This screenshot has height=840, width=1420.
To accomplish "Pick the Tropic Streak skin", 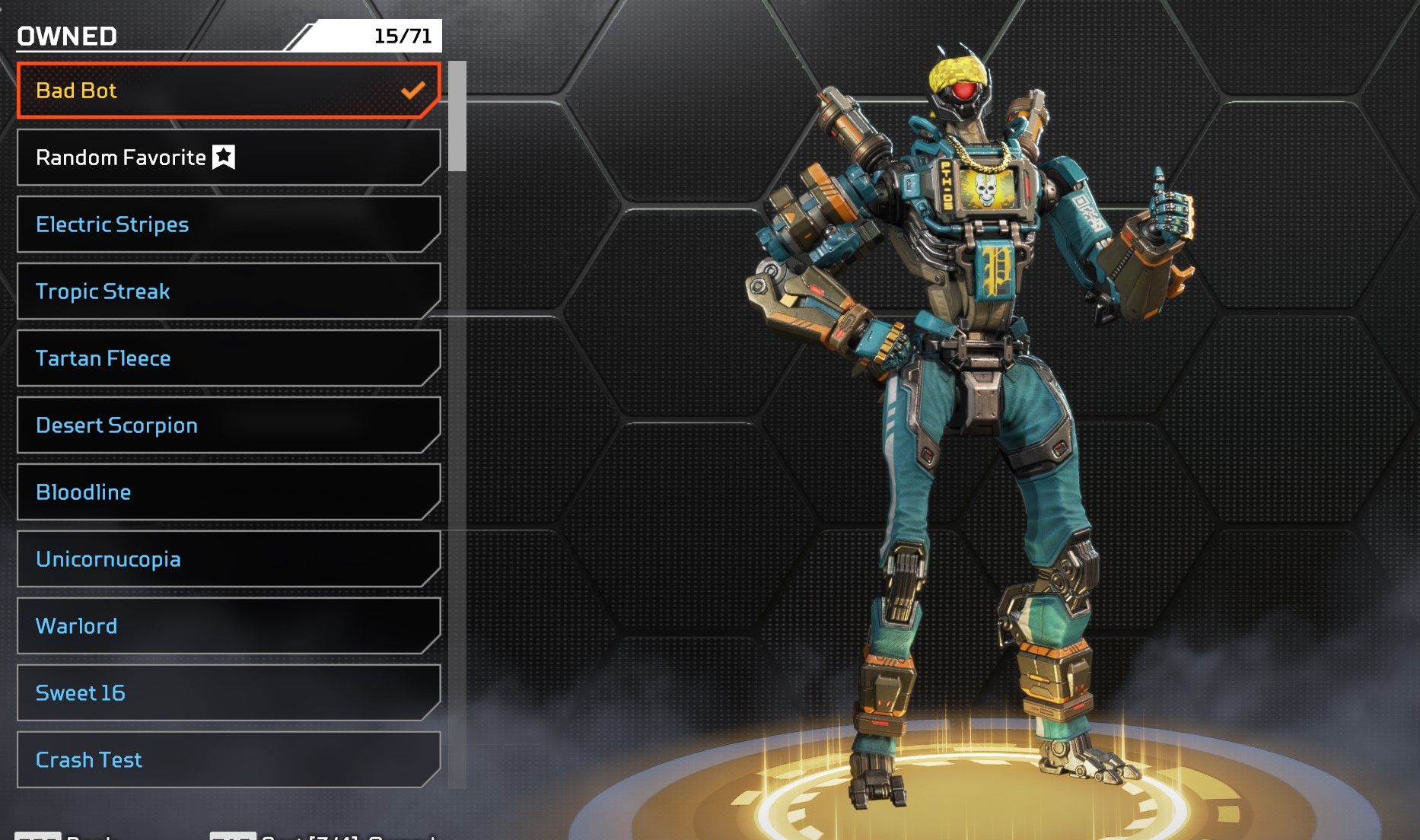I will 228,291.
